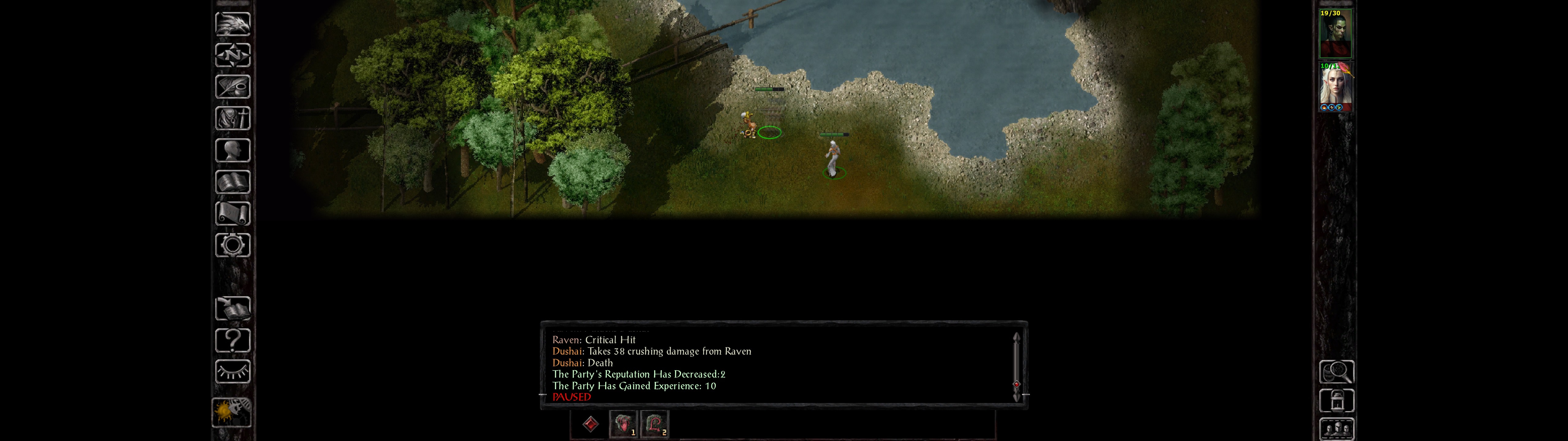Click the party figures button
Image resolution: width=1568 pixels, height=441 pixels.
pos(1336,429)
